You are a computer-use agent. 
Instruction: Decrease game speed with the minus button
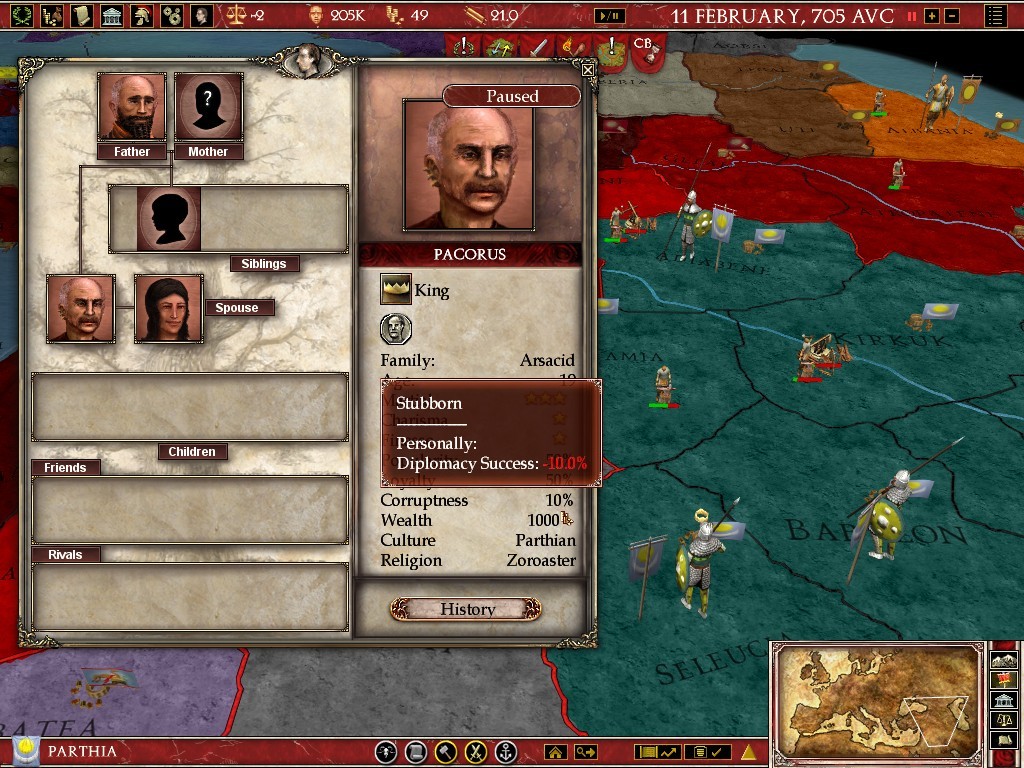pos(951,16)
